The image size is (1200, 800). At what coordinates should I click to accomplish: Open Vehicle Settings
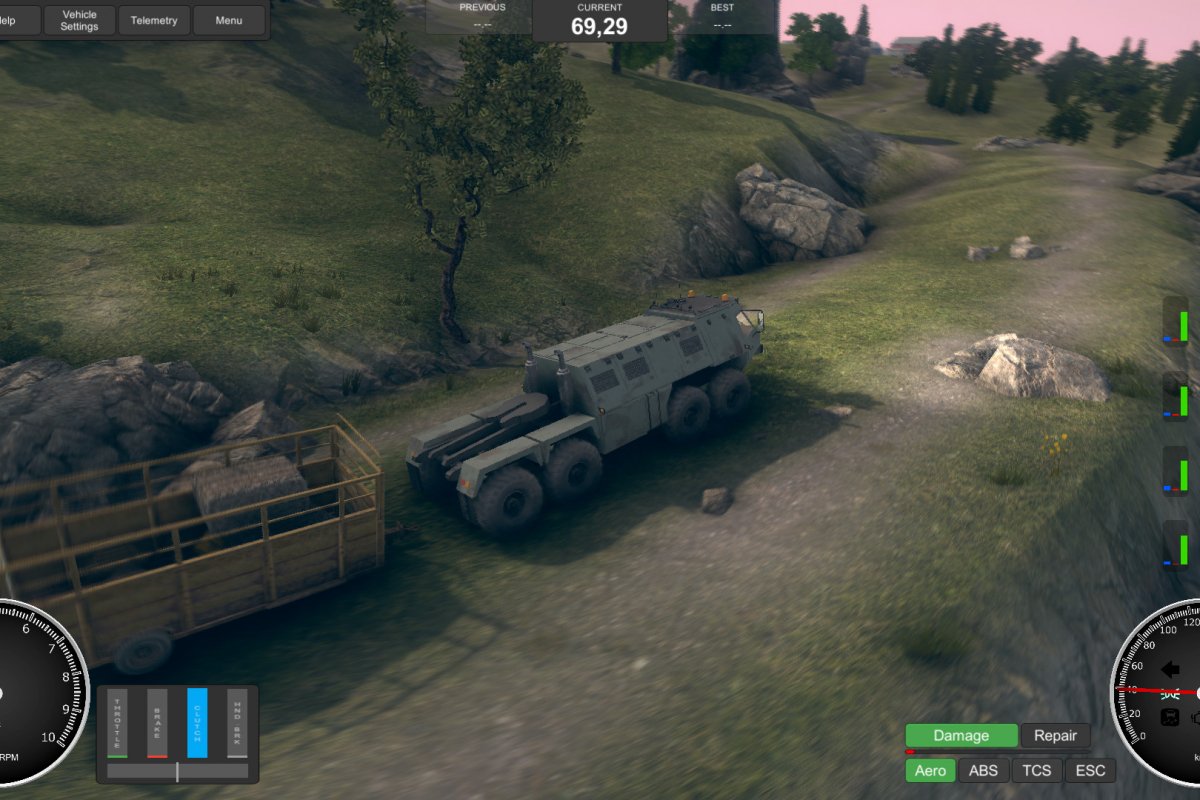point(79,20)
